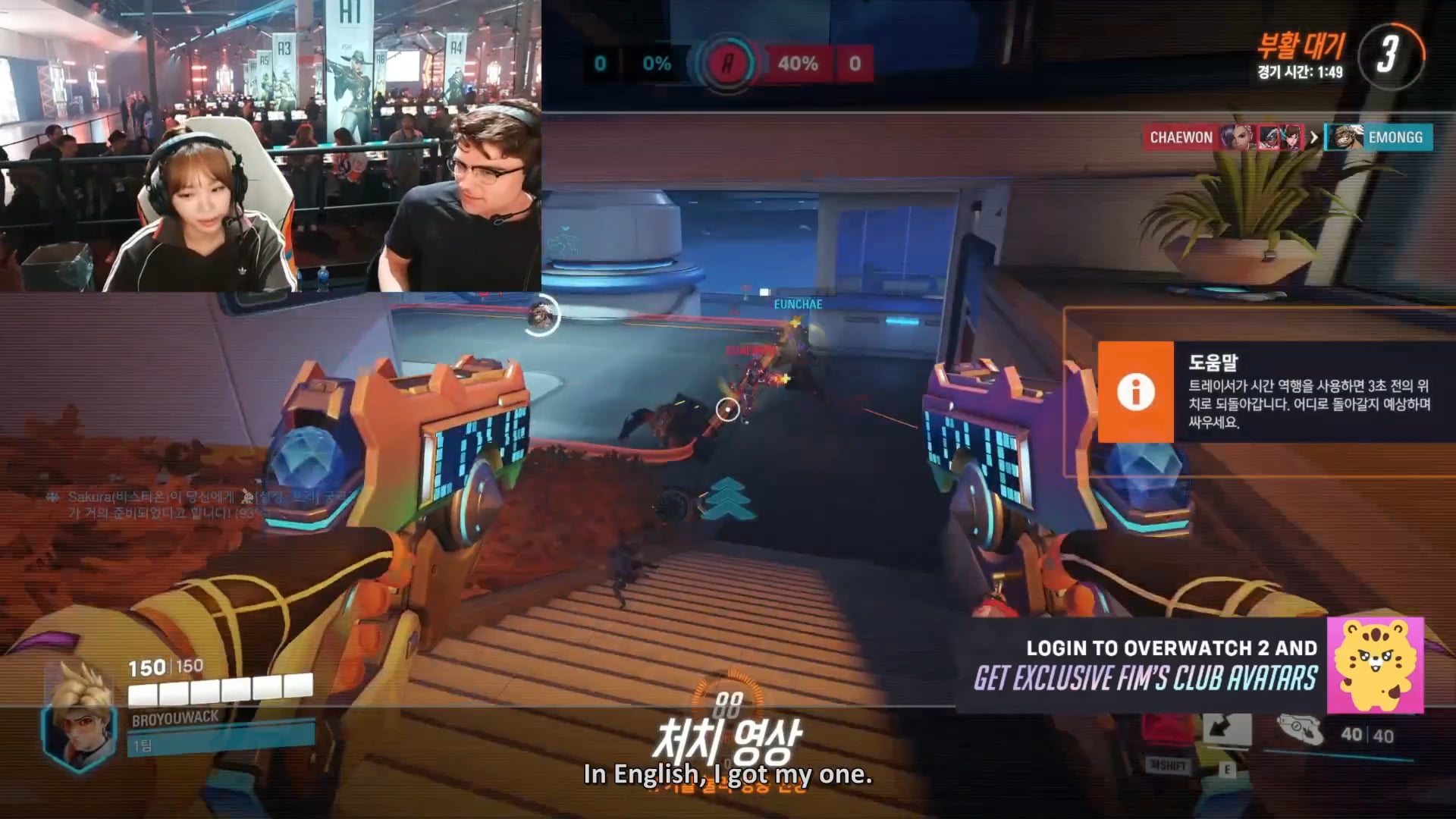Toggle the E ability keybind indicator
Viewport: 1456px width, 819px height.
click(x=1227, y=770)
